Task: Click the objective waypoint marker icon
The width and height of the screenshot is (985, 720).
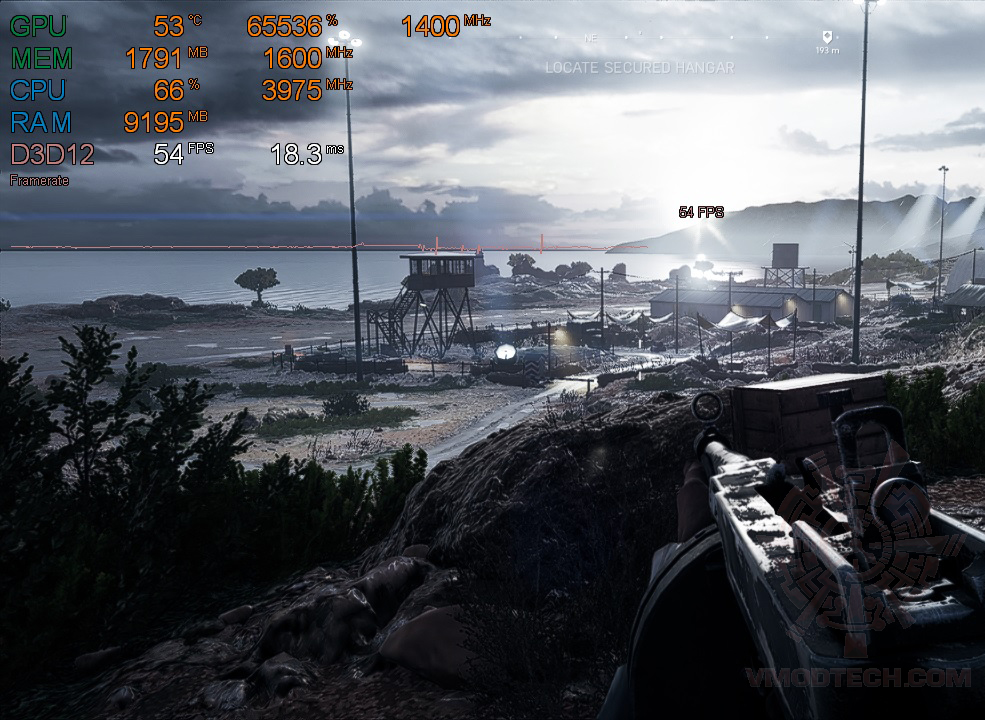Action: pyautogui.click(x=827, y=35)
